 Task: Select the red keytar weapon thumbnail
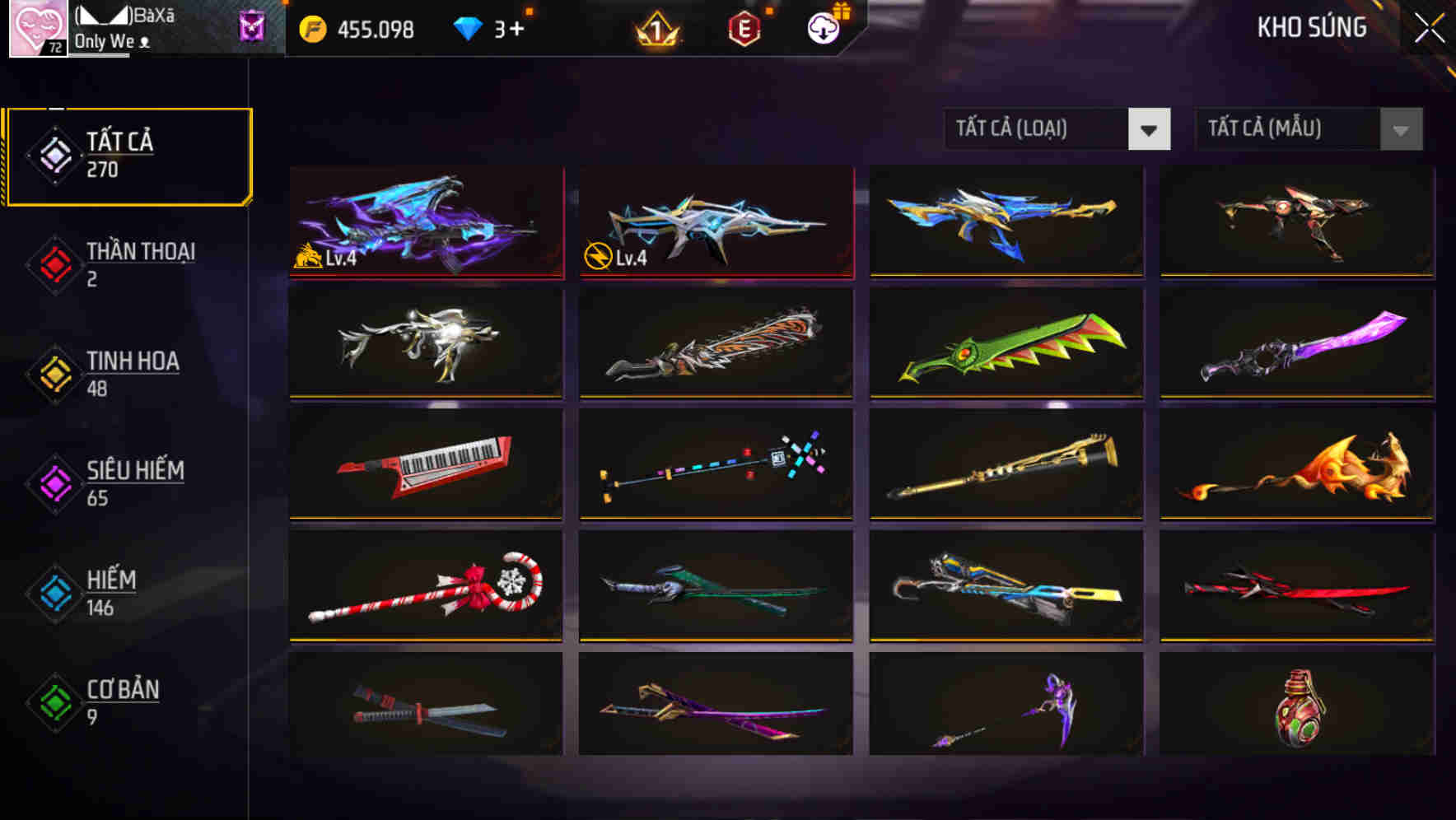click(x=425, y=464)
